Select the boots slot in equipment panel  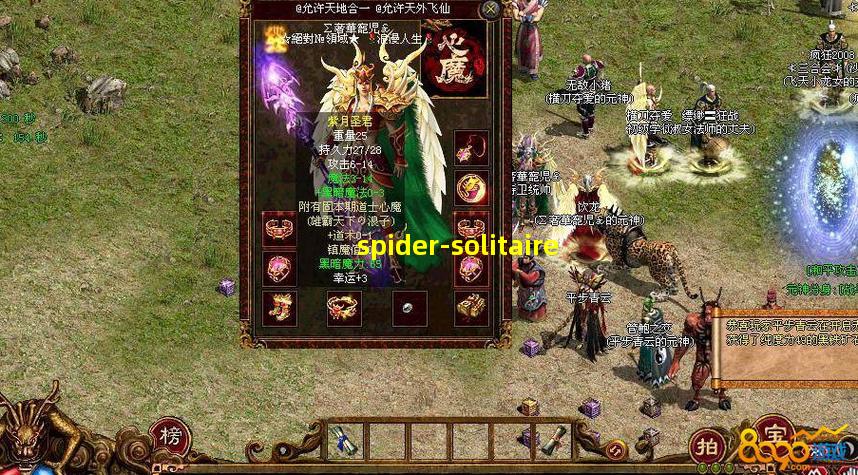[x=279, y=307]
